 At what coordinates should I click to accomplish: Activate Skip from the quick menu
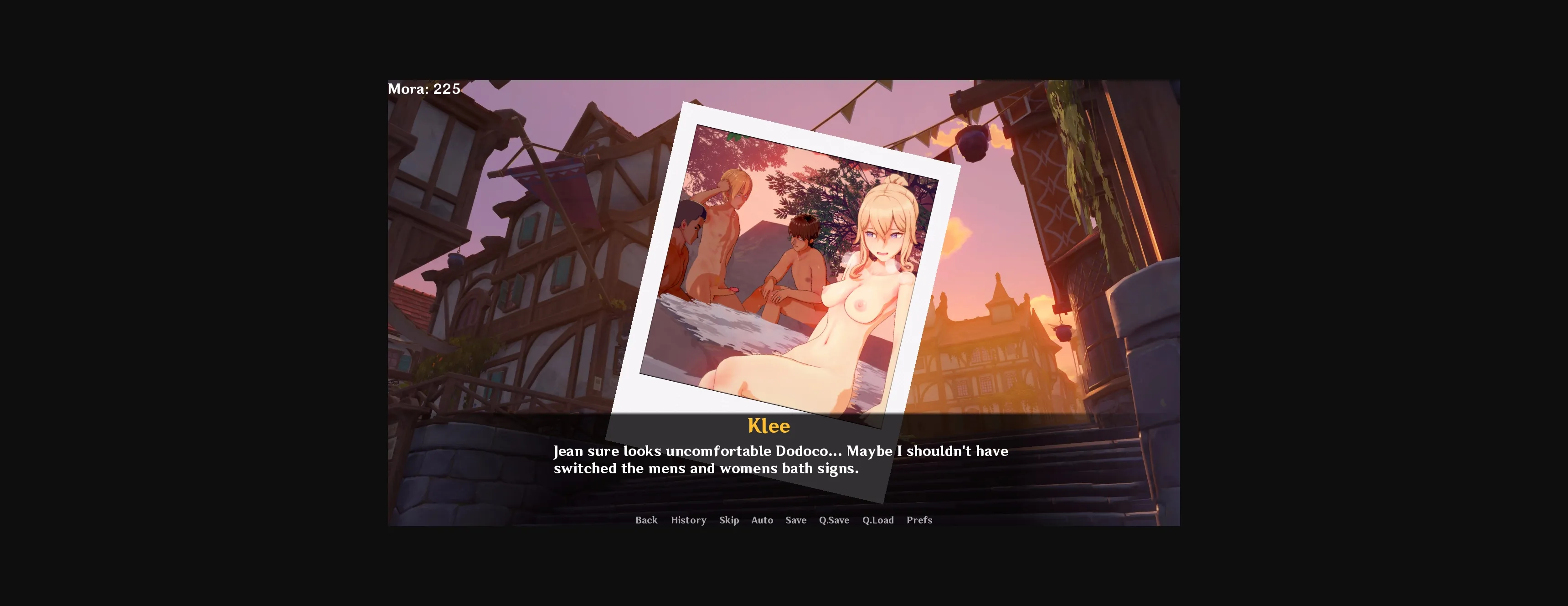click(x=729, y=520)
